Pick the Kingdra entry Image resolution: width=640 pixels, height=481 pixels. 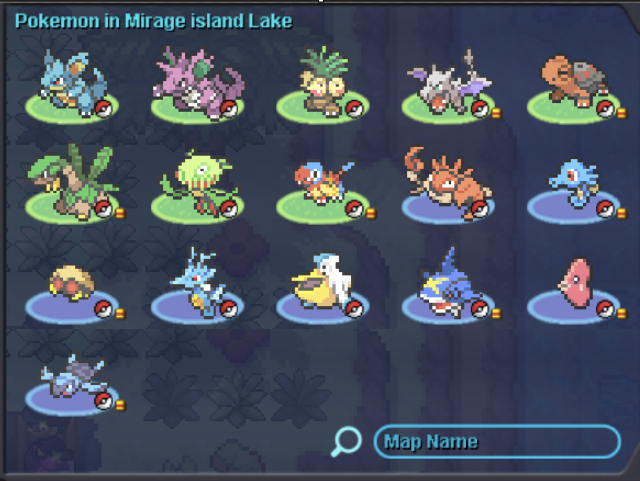point(195,284)
